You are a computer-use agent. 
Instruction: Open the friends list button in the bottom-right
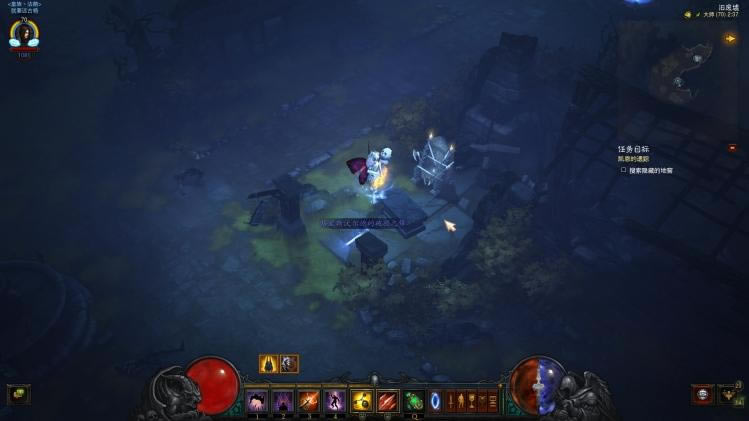(x=728, y=395)
